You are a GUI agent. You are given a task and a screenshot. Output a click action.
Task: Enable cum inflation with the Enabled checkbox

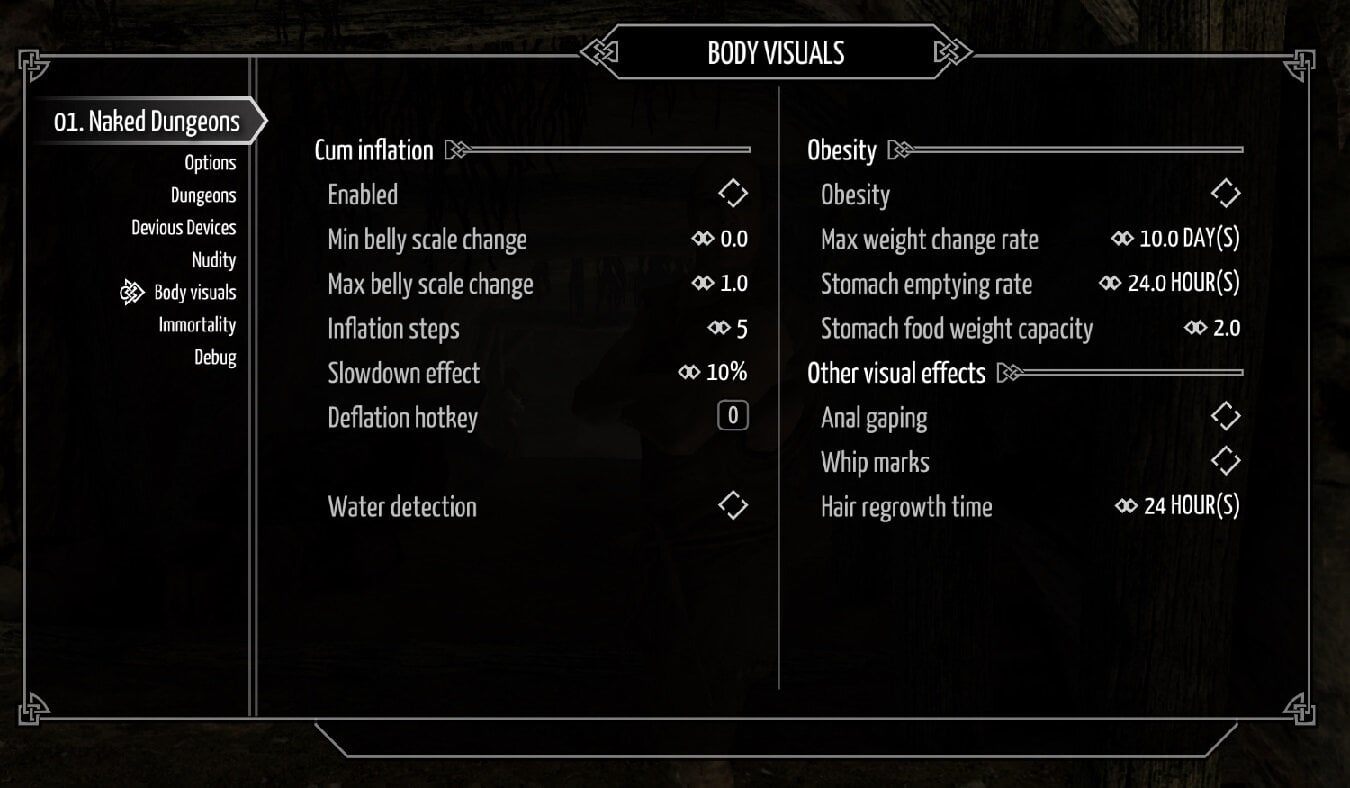click(x=731, y=192)
